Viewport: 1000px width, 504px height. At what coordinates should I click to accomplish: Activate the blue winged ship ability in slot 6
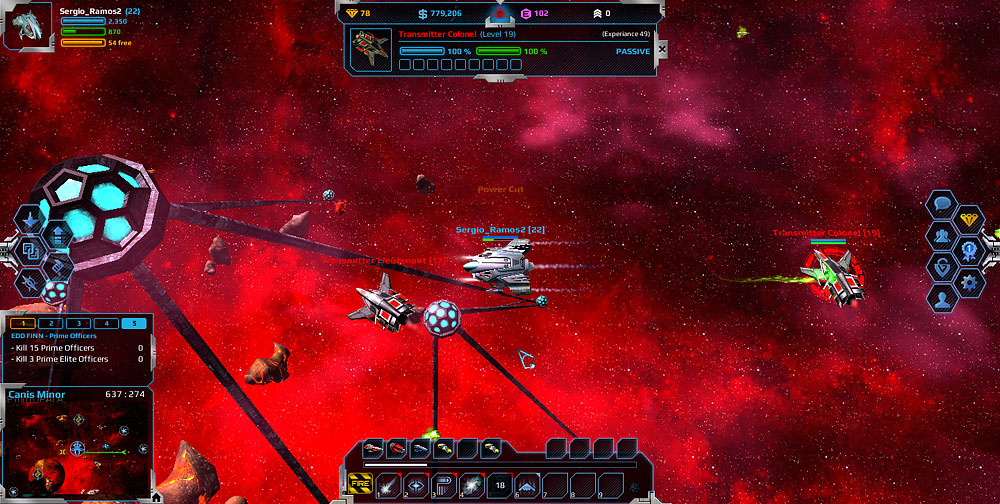coord(527,485)
